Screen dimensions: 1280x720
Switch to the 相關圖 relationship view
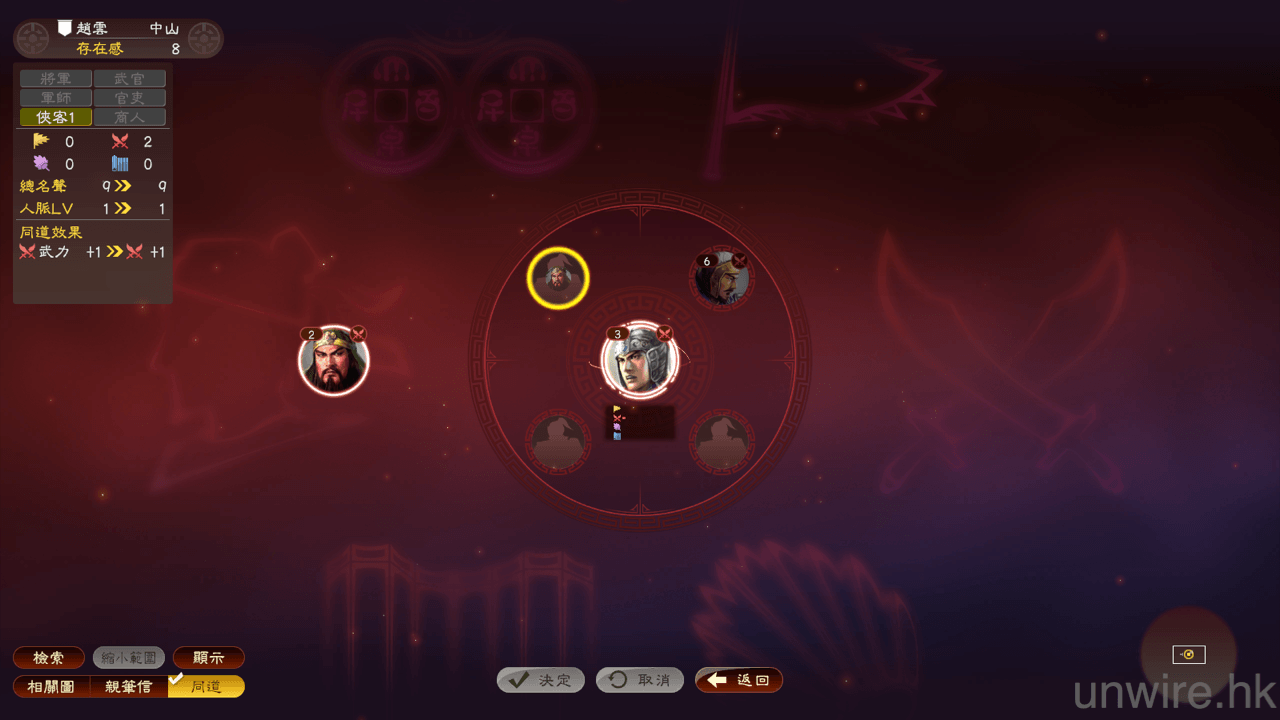click(52, 687)
